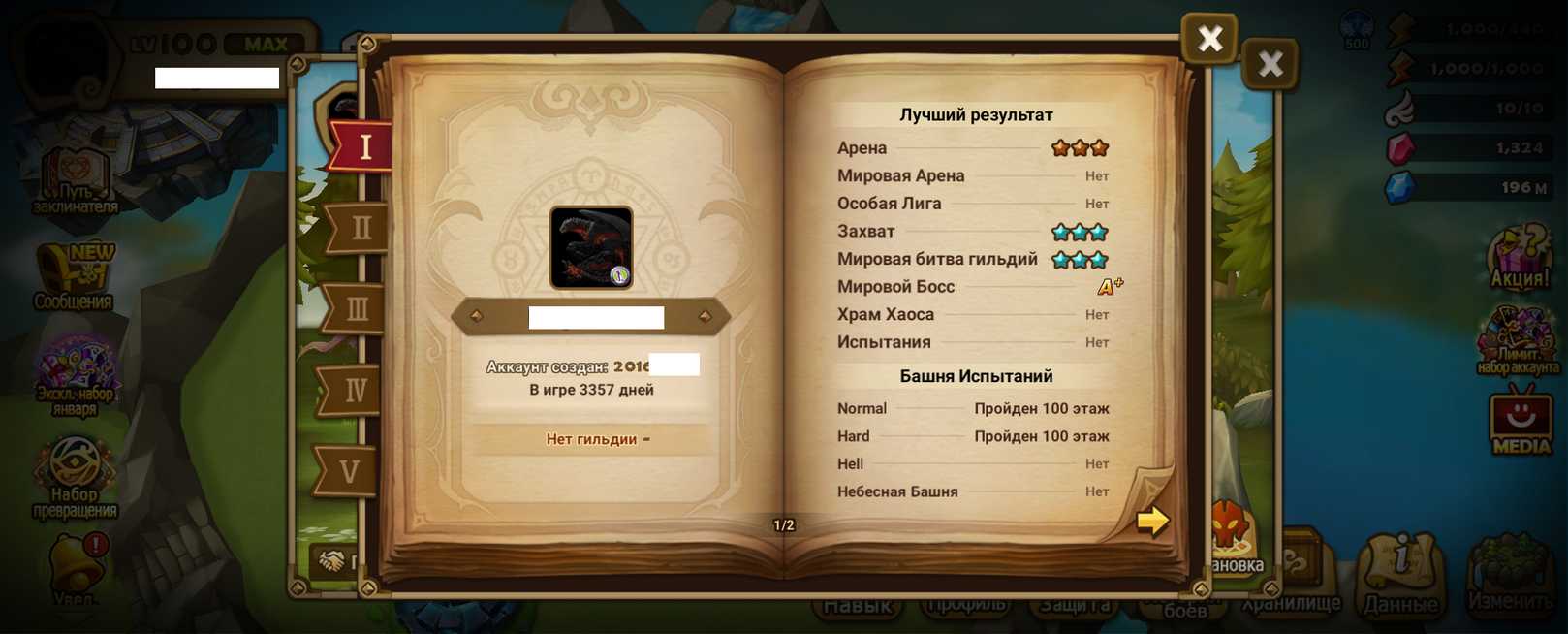Click the dragon profile avatar

coord(591,247)
